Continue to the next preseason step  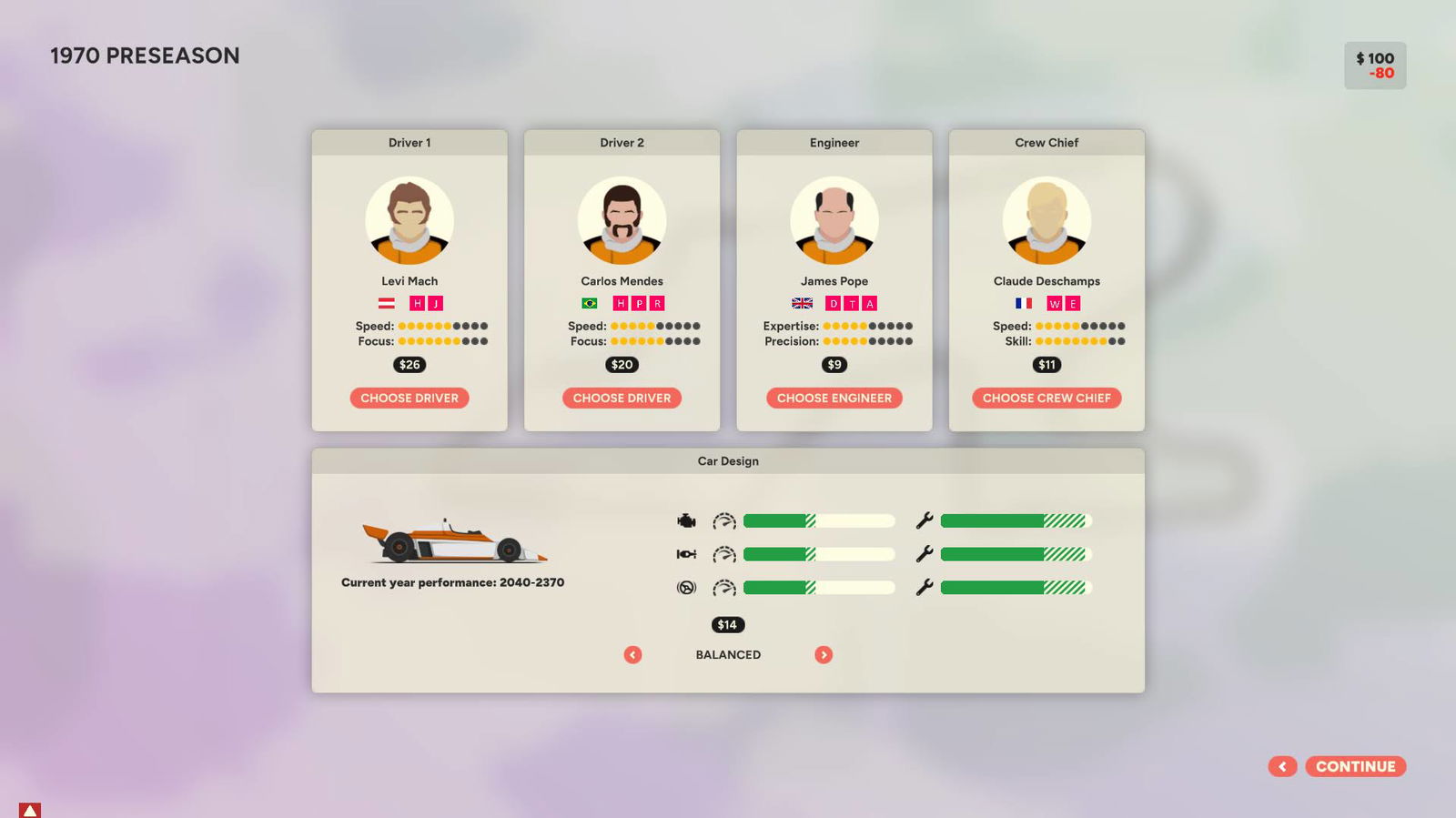coord(1355,766)
